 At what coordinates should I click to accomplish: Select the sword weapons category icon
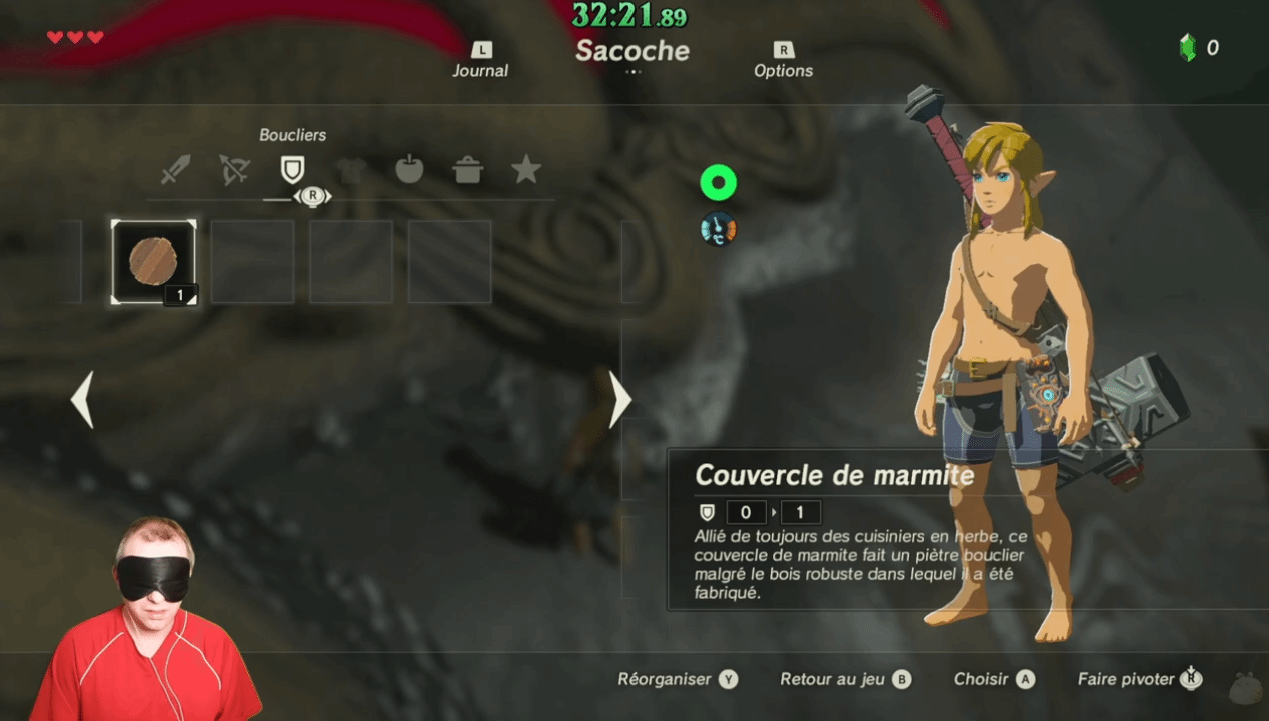(x=175, y=170)
